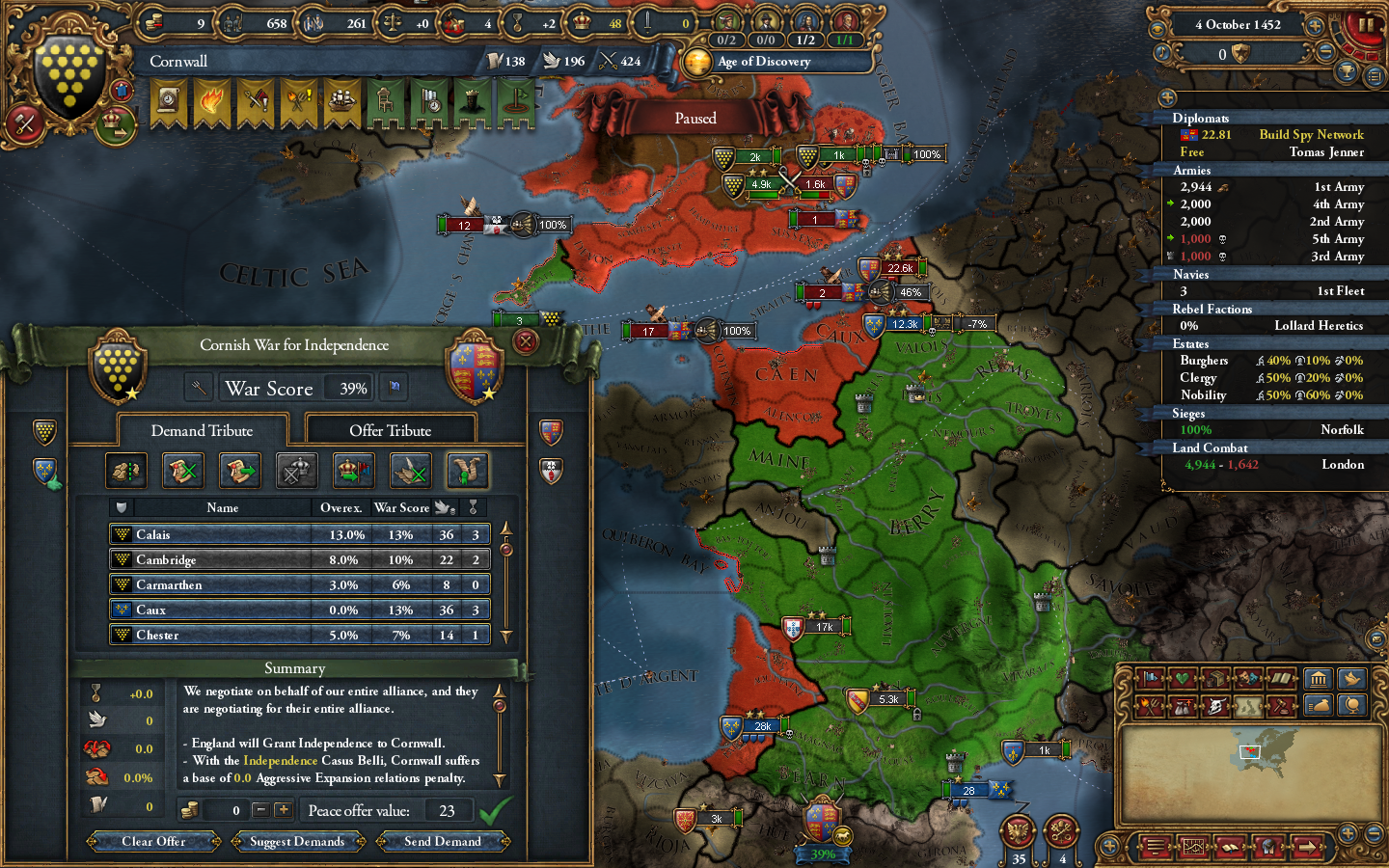Switch to the Offer Tribute tab
The image size is (1389, 868).
[391, 429]
